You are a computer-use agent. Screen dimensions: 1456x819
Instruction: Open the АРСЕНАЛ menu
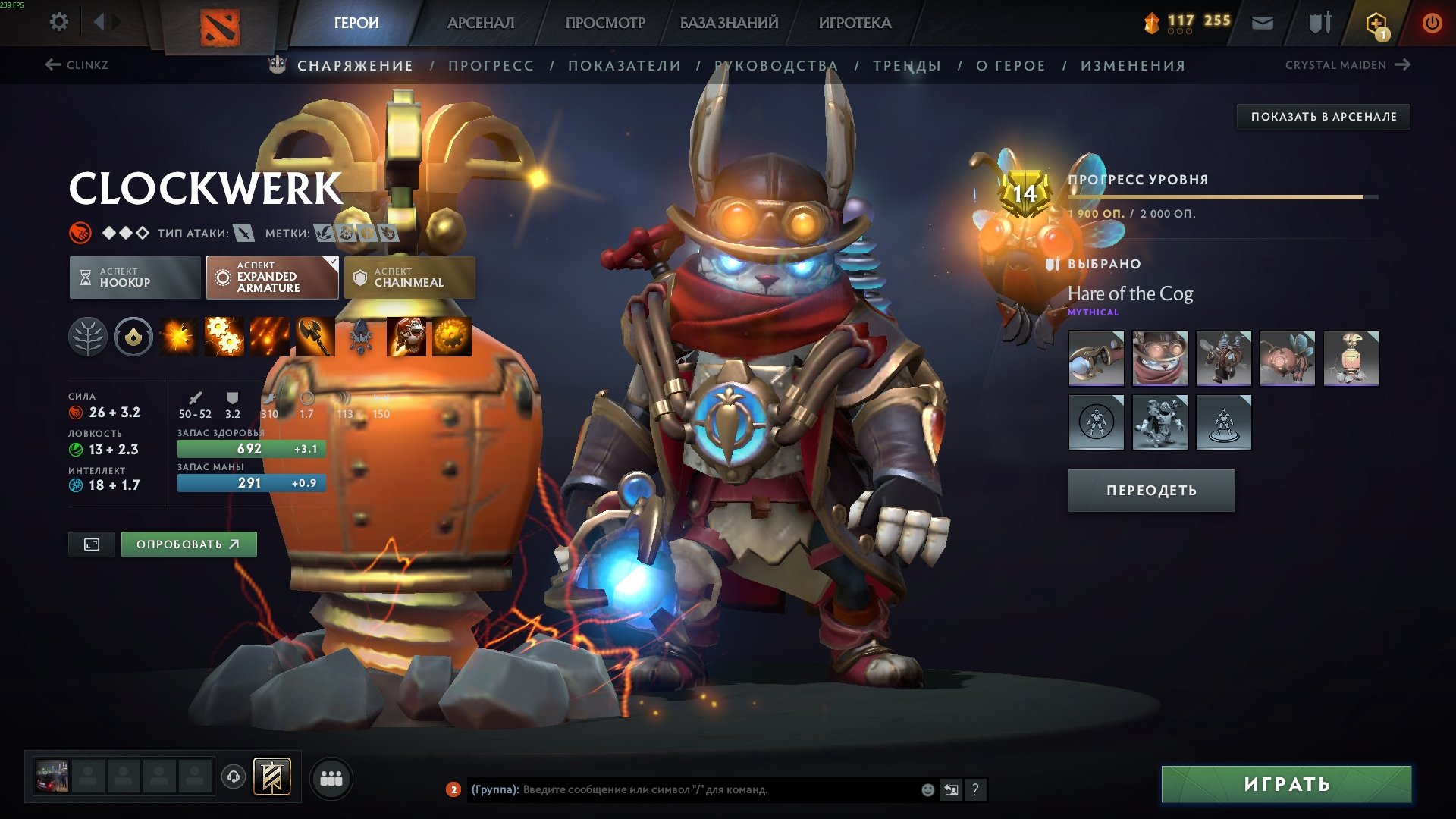[x=480, y=22]
